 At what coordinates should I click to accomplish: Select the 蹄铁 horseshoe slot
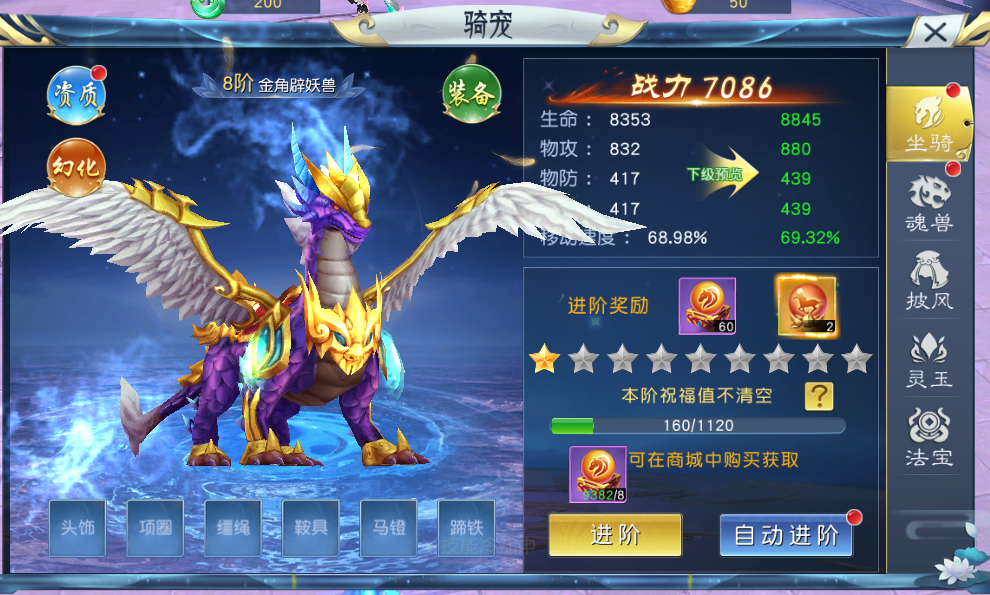click(466, 527)
